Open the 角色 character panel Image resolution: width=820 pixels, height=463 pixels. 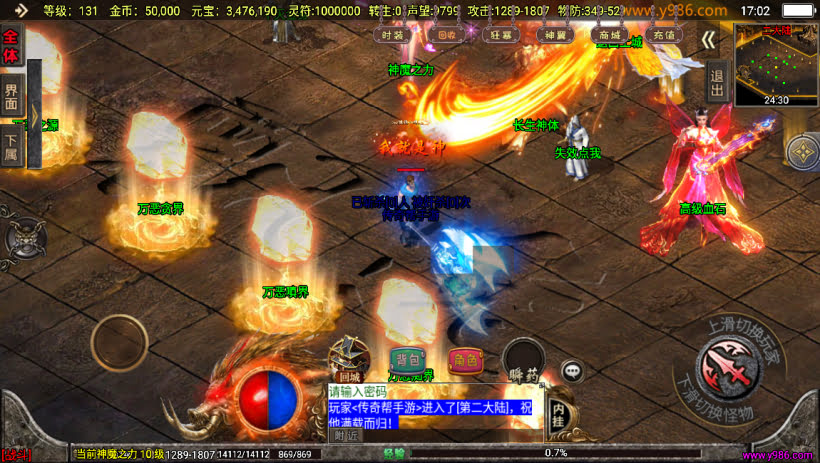coord(465,360)
